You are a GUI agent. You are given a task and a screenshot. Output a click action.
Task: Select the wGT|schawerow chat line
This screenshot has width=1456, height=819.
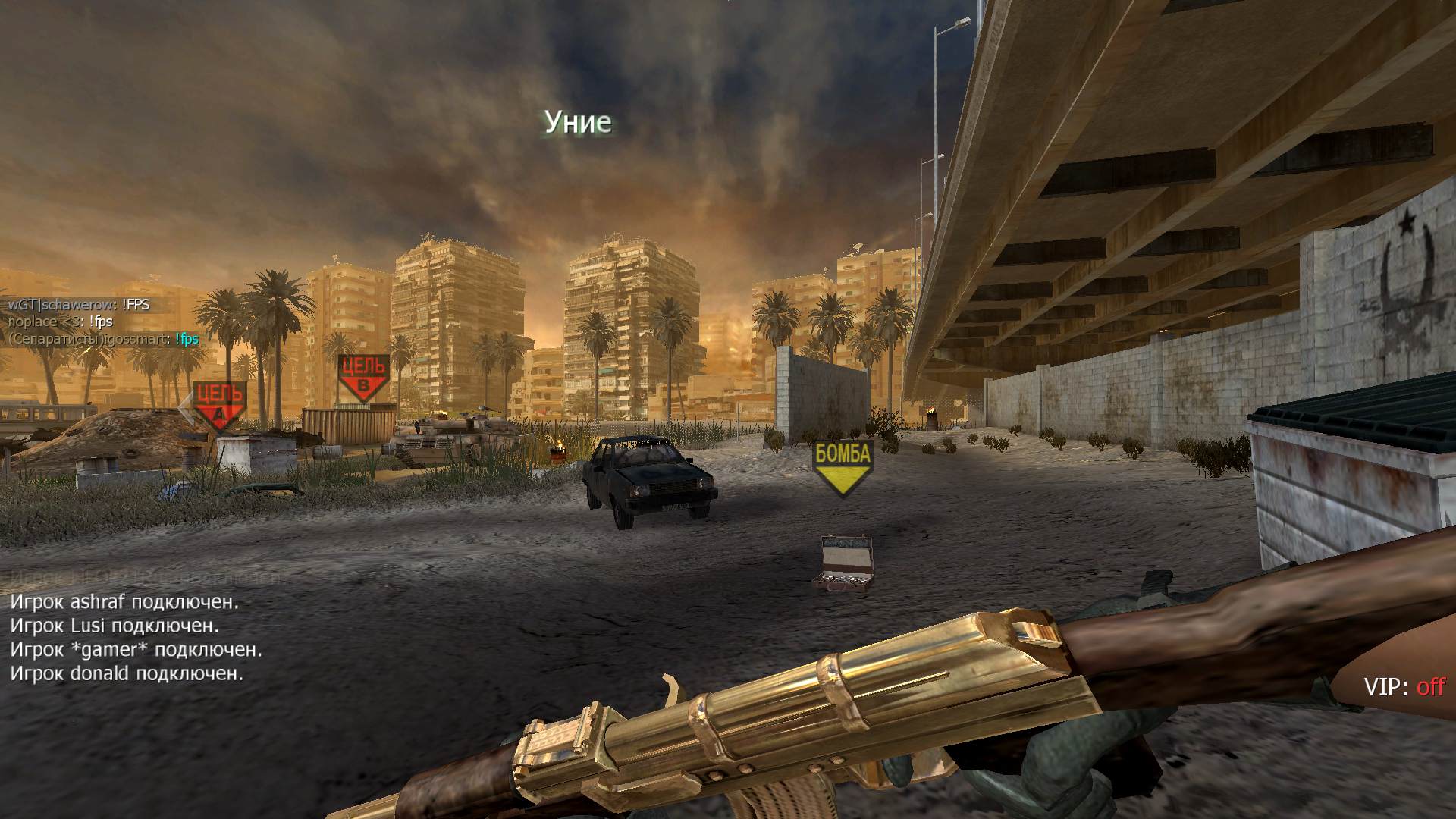pos(79,305)
